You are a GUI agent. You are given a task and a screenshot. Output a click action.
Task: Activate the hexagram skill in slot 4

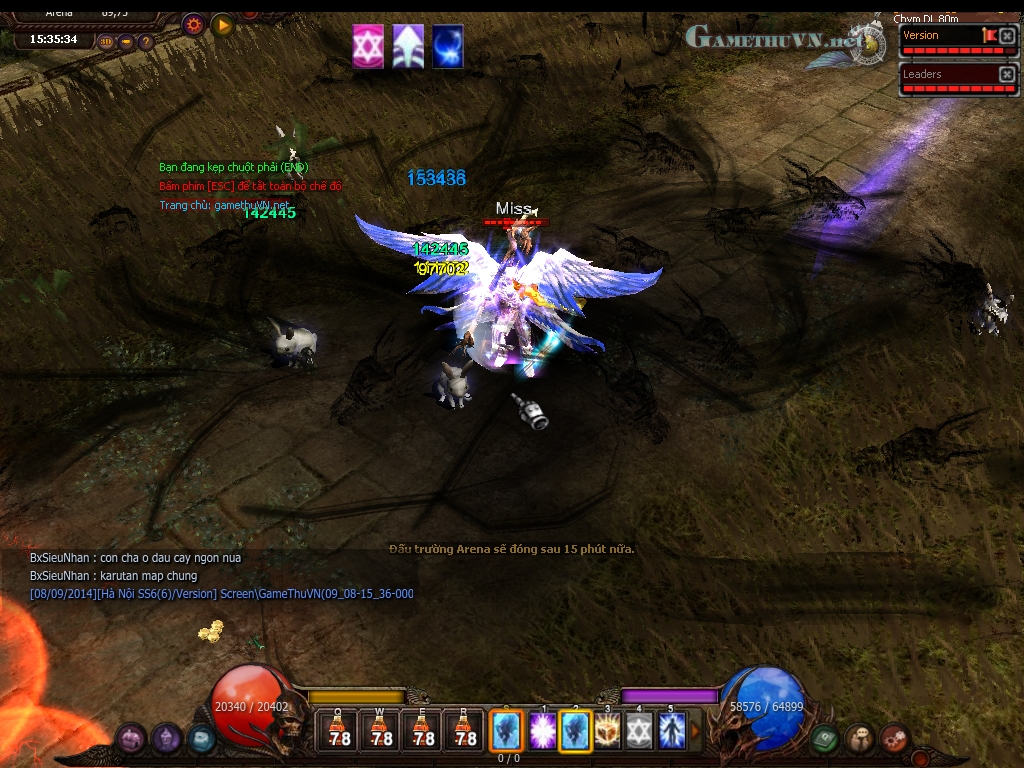[x=639, y=731]
